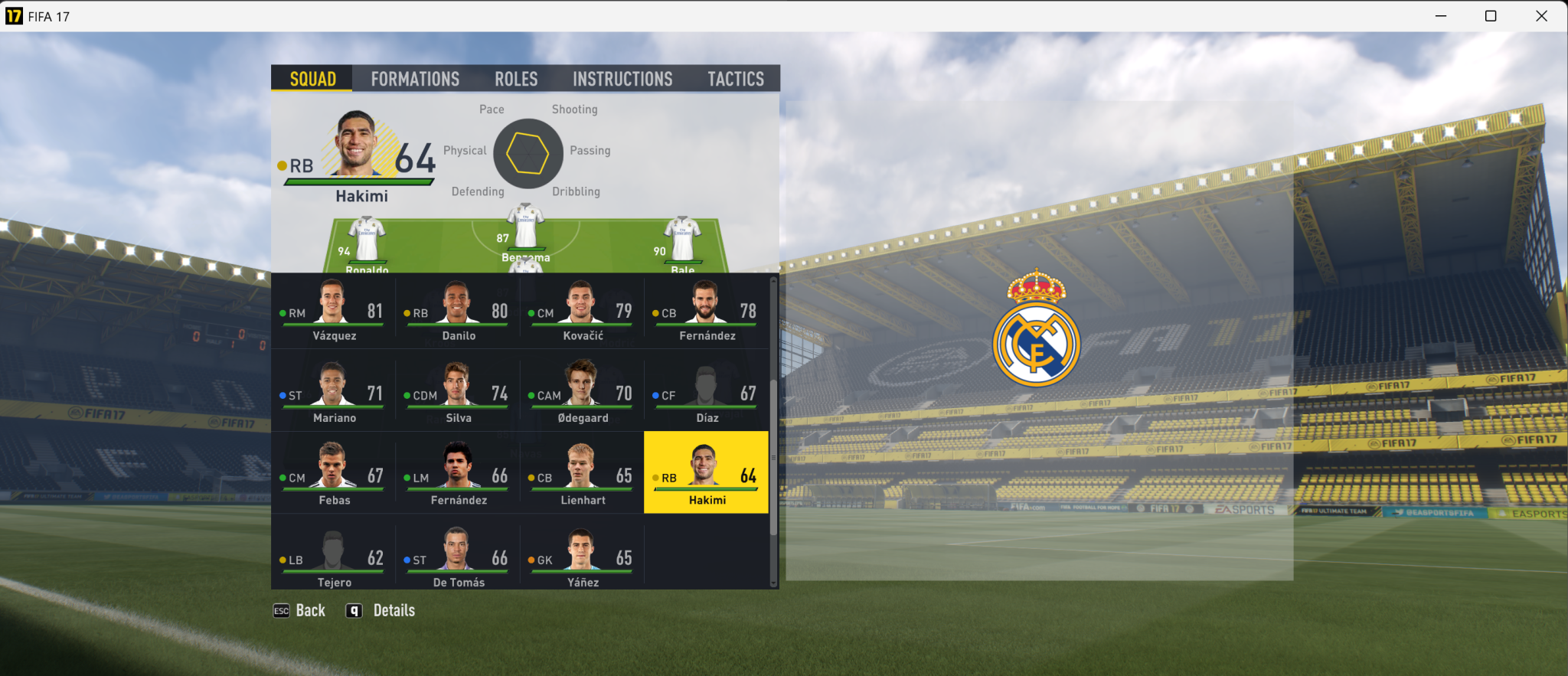Choose right back Danilo
The width and height of the screenshot is (1568, 676).
pyautogui.click(x=458, y=312)
